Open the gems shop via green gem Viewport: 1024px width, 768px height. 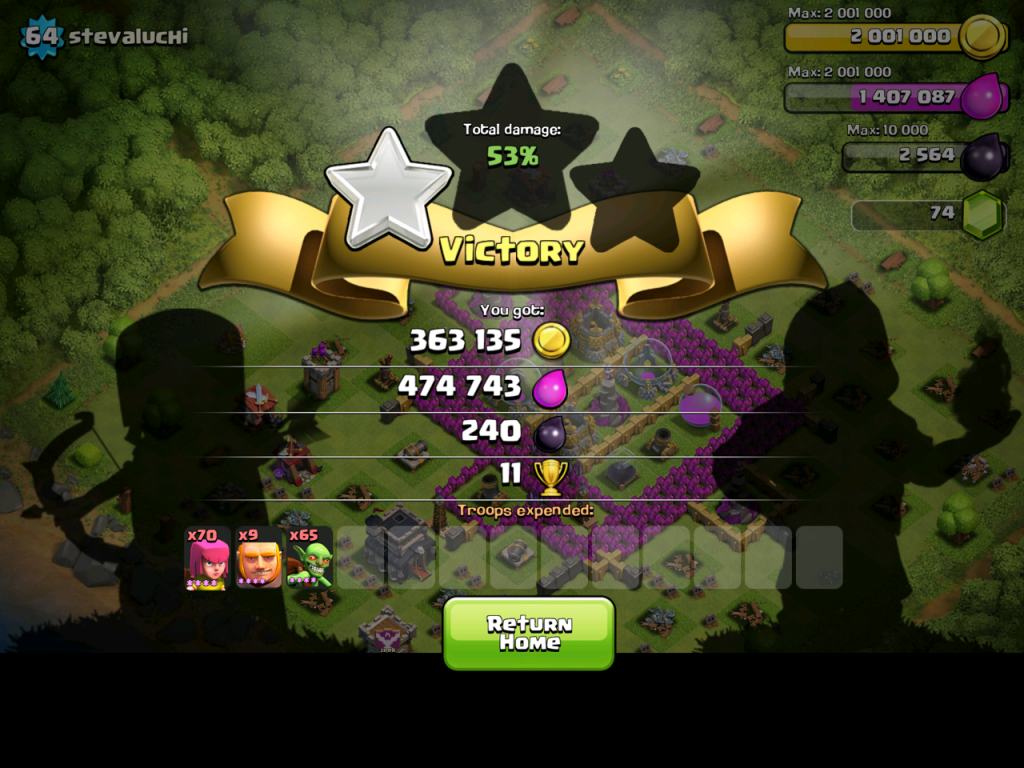pos(983,213)
